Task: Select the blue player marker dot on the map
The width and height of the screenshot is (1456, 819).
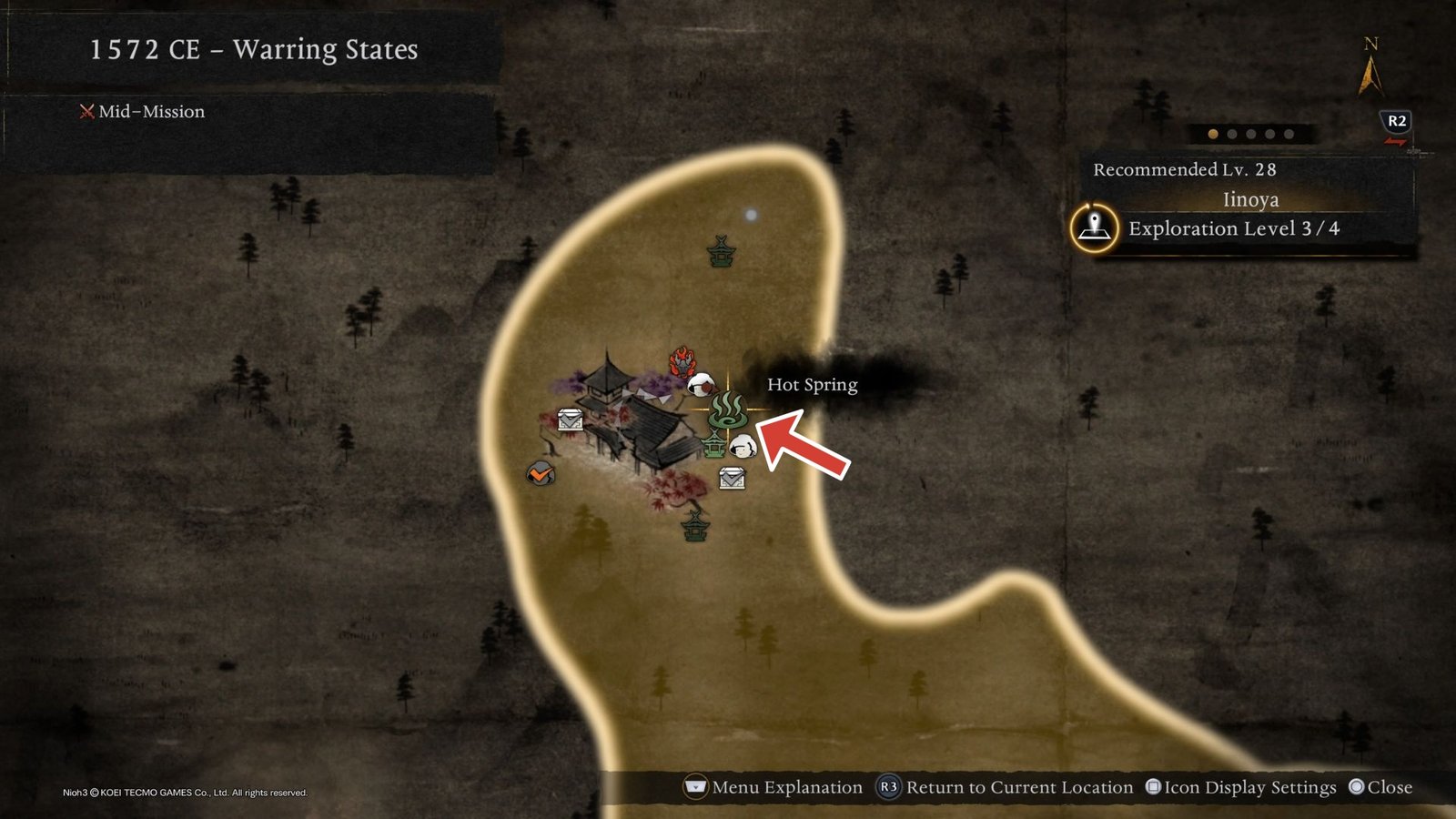Action: tap(752, 213)
